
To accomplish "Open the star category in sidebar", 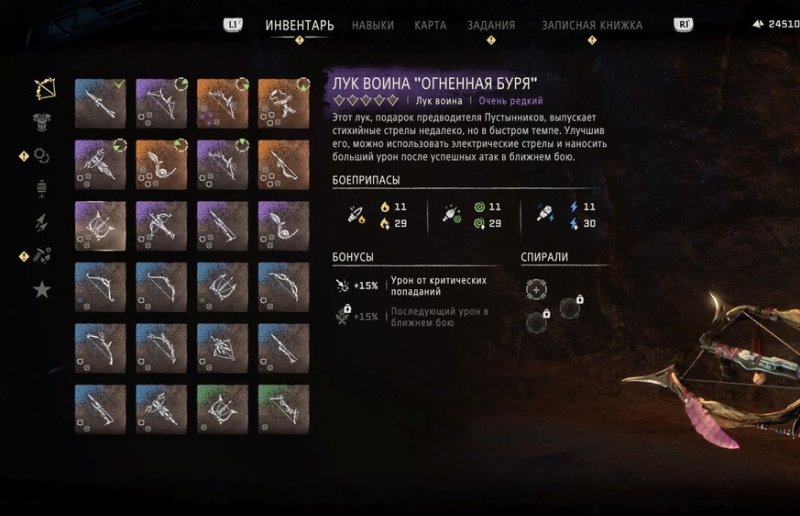I will tap(43, 290).
